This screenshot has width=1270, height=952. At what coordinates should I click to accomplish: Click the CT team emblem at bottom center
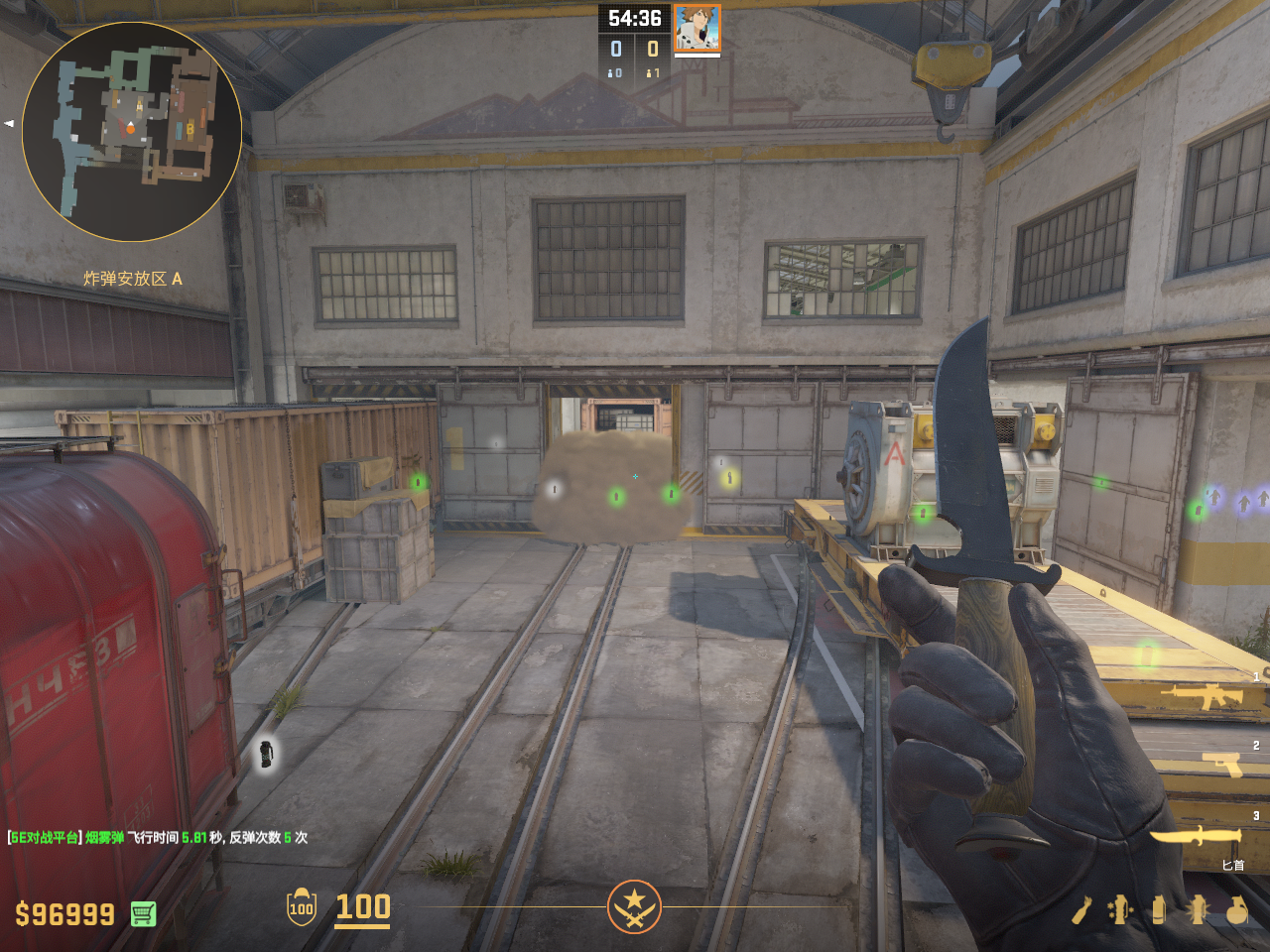(634, 905)
